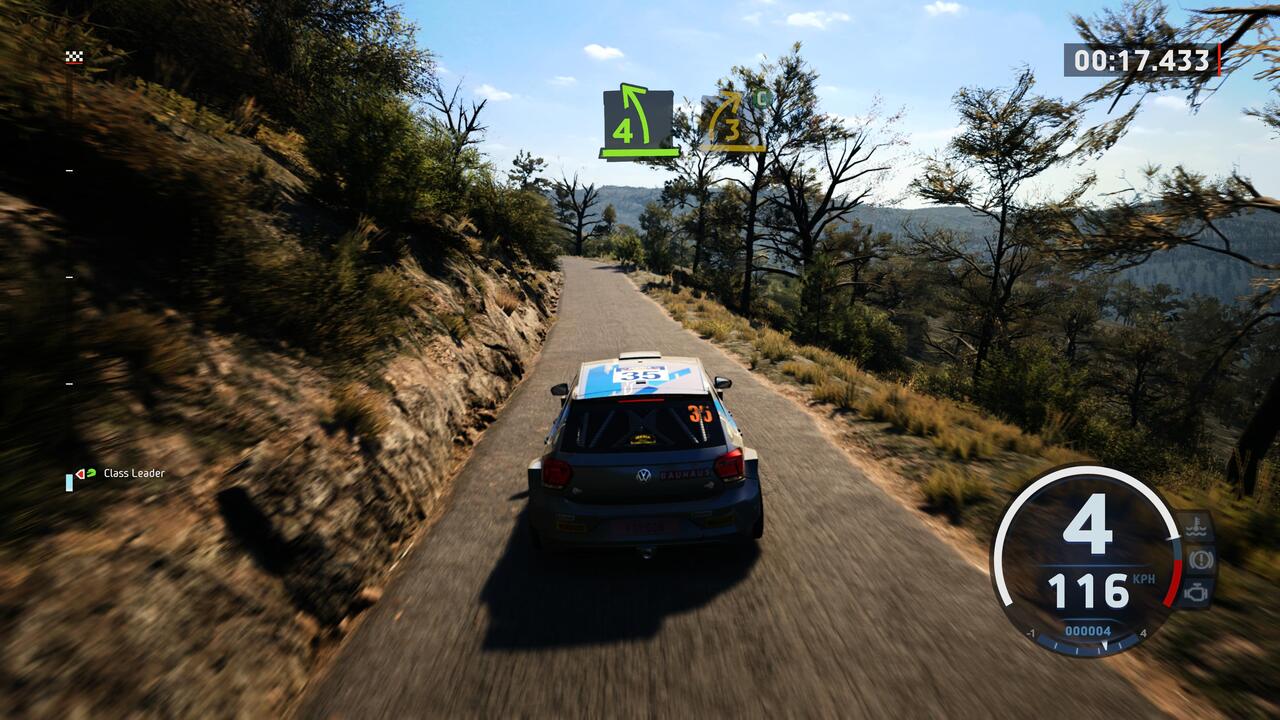The height and width of the screenshot is (720, 1280).
Task: Click the coolant temperature warning icon
Action: click(1198, 526)
